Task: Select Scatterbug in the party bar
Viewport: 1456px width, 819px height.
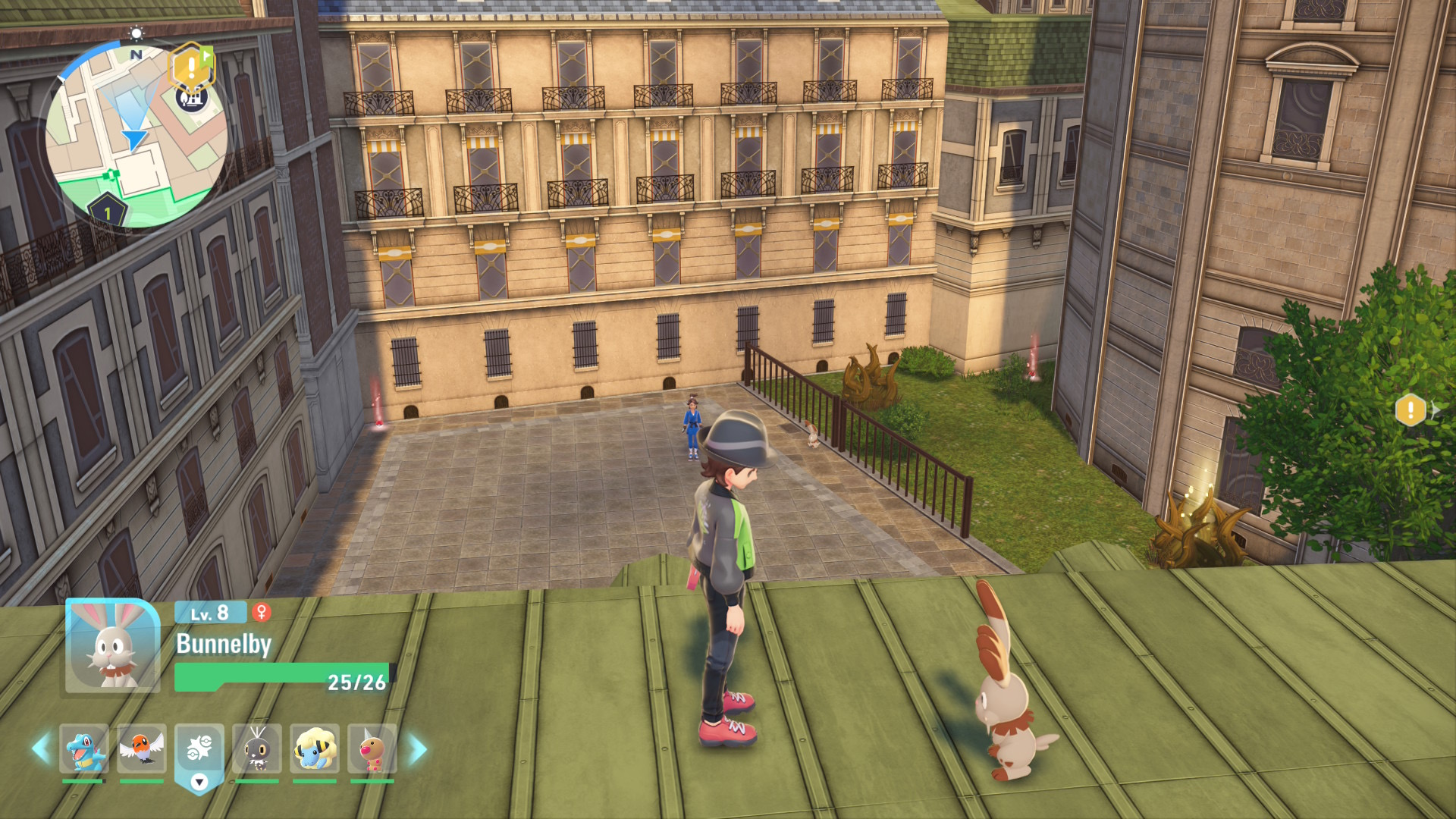Action: [x=257, y=749]
